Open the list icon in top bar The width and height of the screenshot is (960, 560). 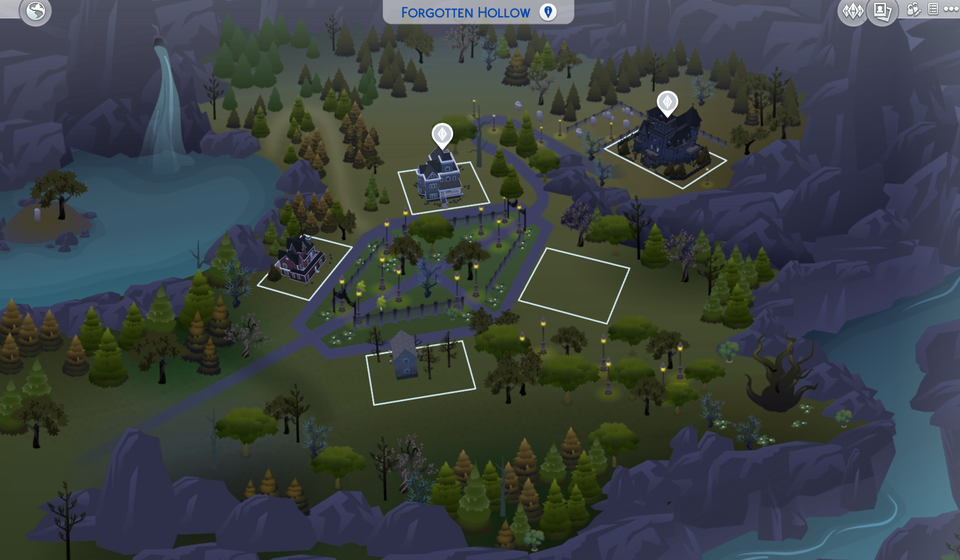[932, 10]
